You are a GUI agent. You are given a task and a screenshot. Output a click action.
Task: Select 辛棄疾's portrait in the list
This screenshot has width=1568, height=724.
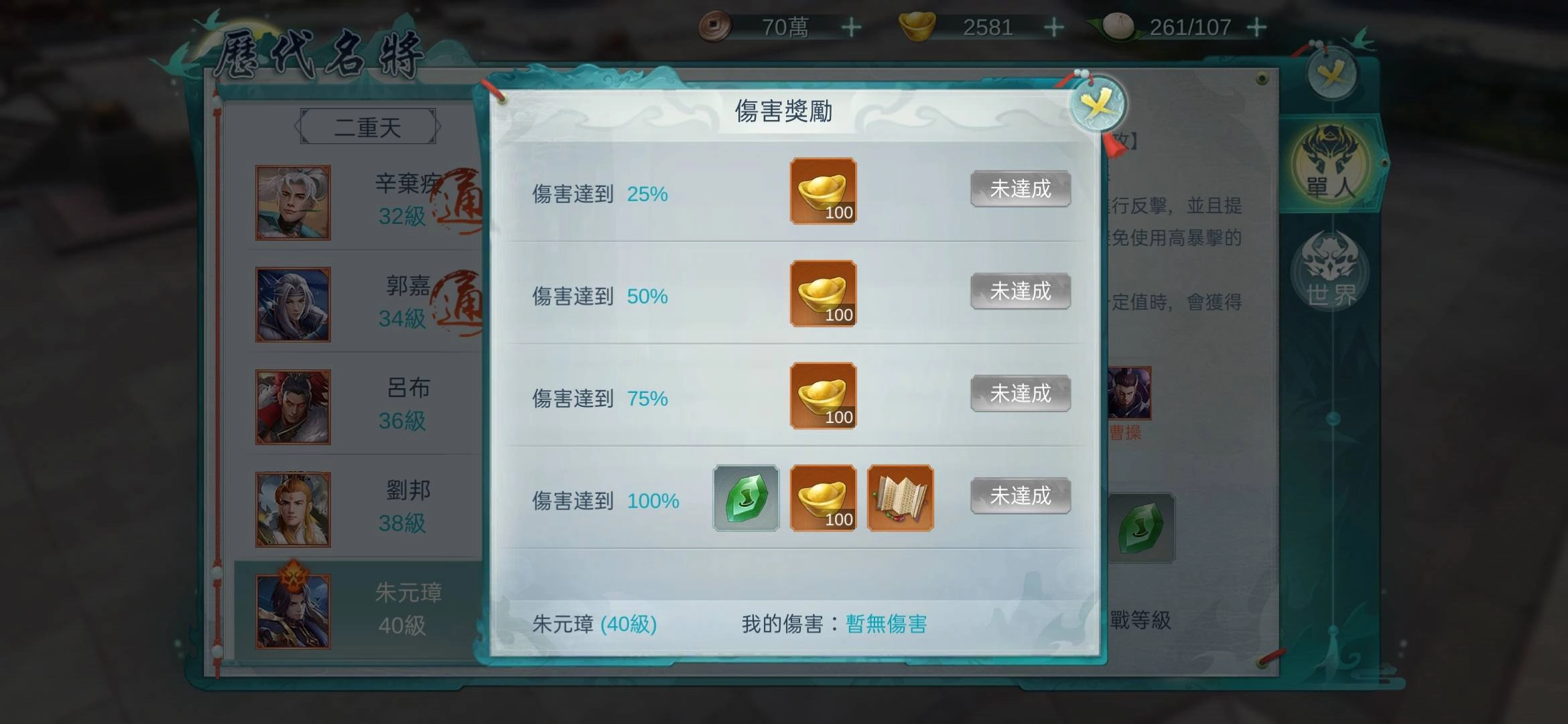click(x=291, y=201)
